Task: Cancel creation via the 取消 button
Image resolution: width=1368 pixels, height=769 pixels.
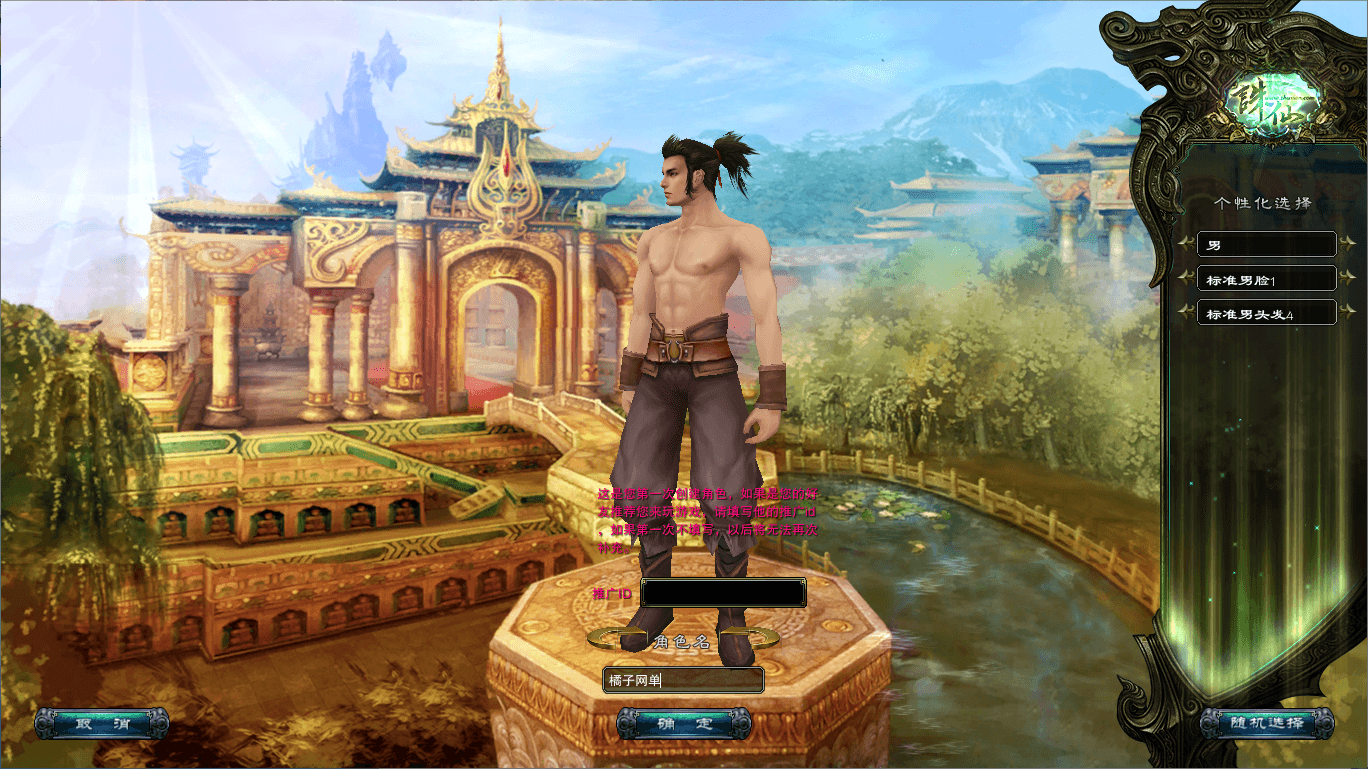Action: click(x=101, y=723)
